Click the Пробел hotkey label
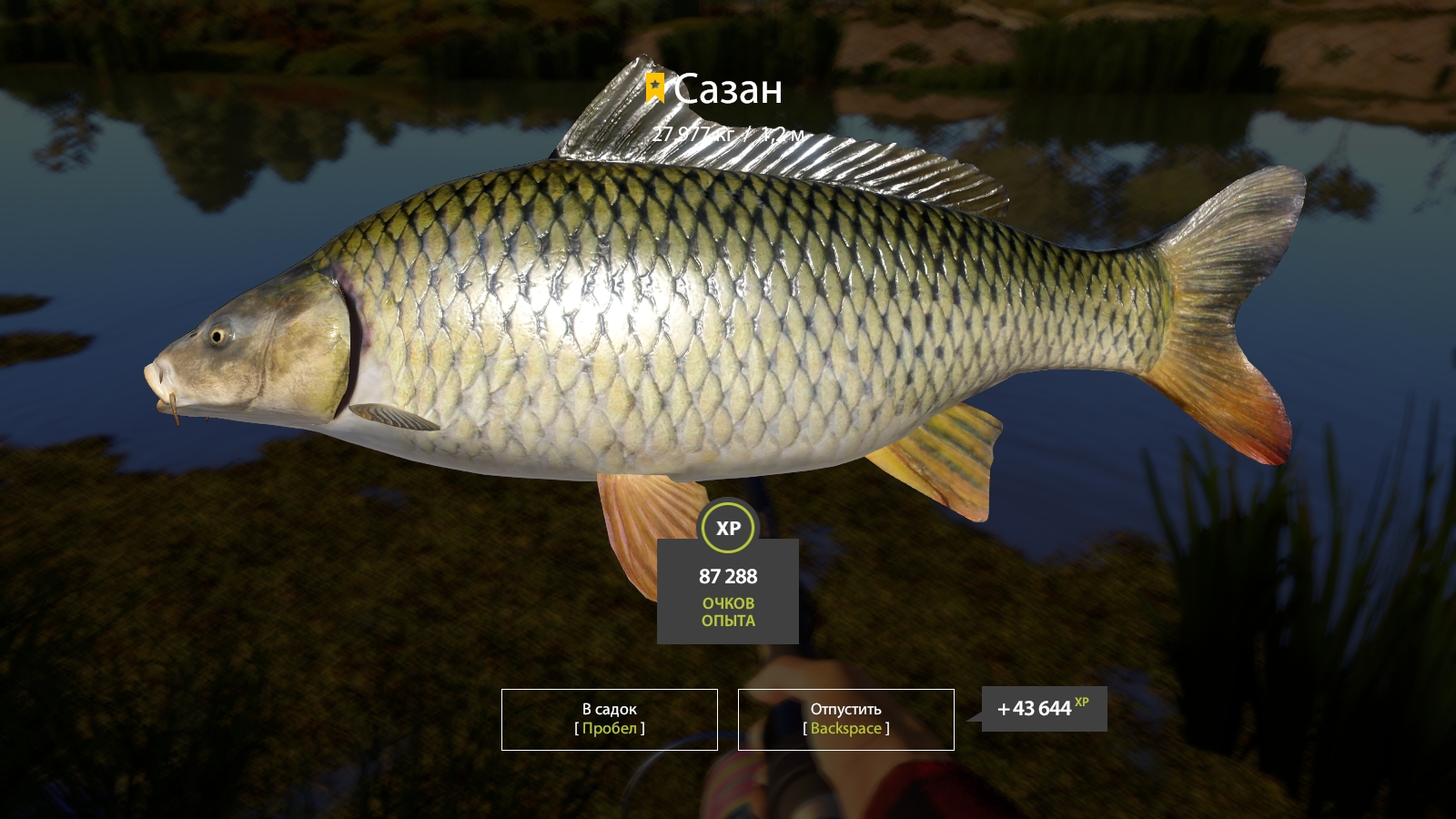 608,728
